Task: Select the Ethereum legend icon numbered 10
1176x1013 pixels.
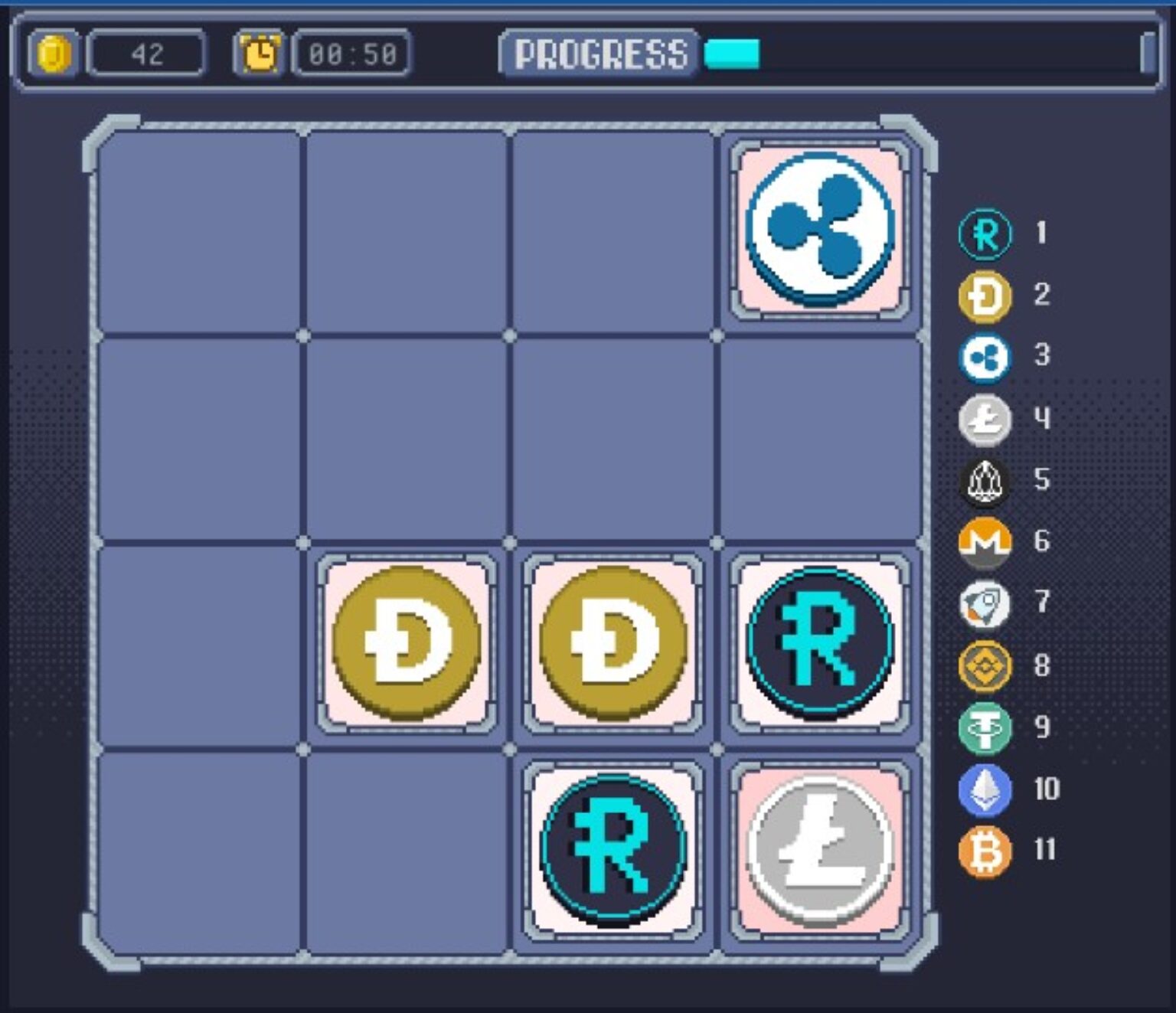Action: pyautogui.click(x=984, y=790)
